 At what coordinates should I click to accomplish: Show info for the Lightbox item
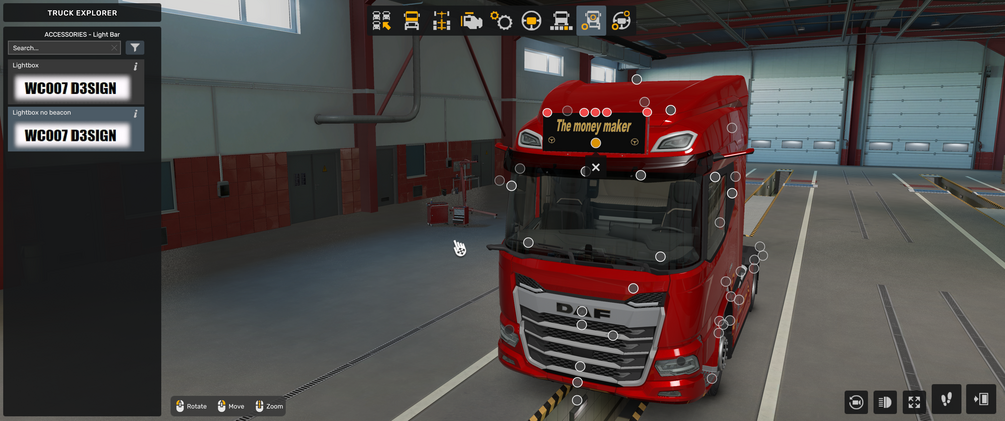click(x=136, y=67)
